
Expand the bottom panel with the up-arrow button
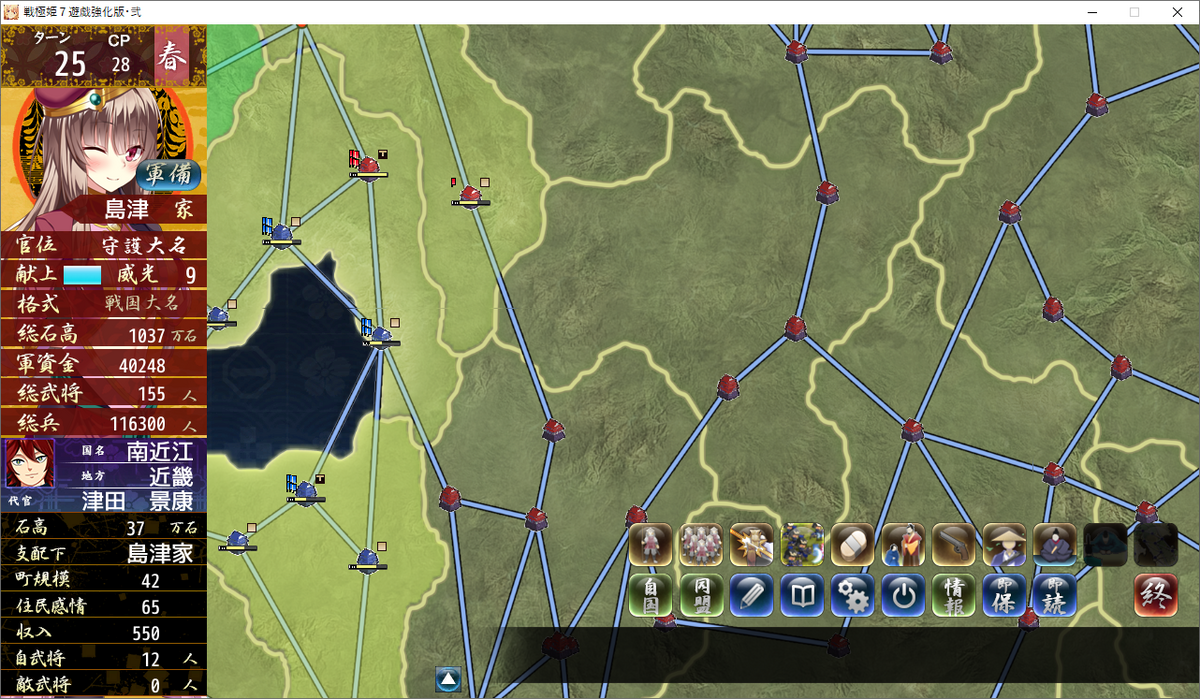click(x=448, y=679)
